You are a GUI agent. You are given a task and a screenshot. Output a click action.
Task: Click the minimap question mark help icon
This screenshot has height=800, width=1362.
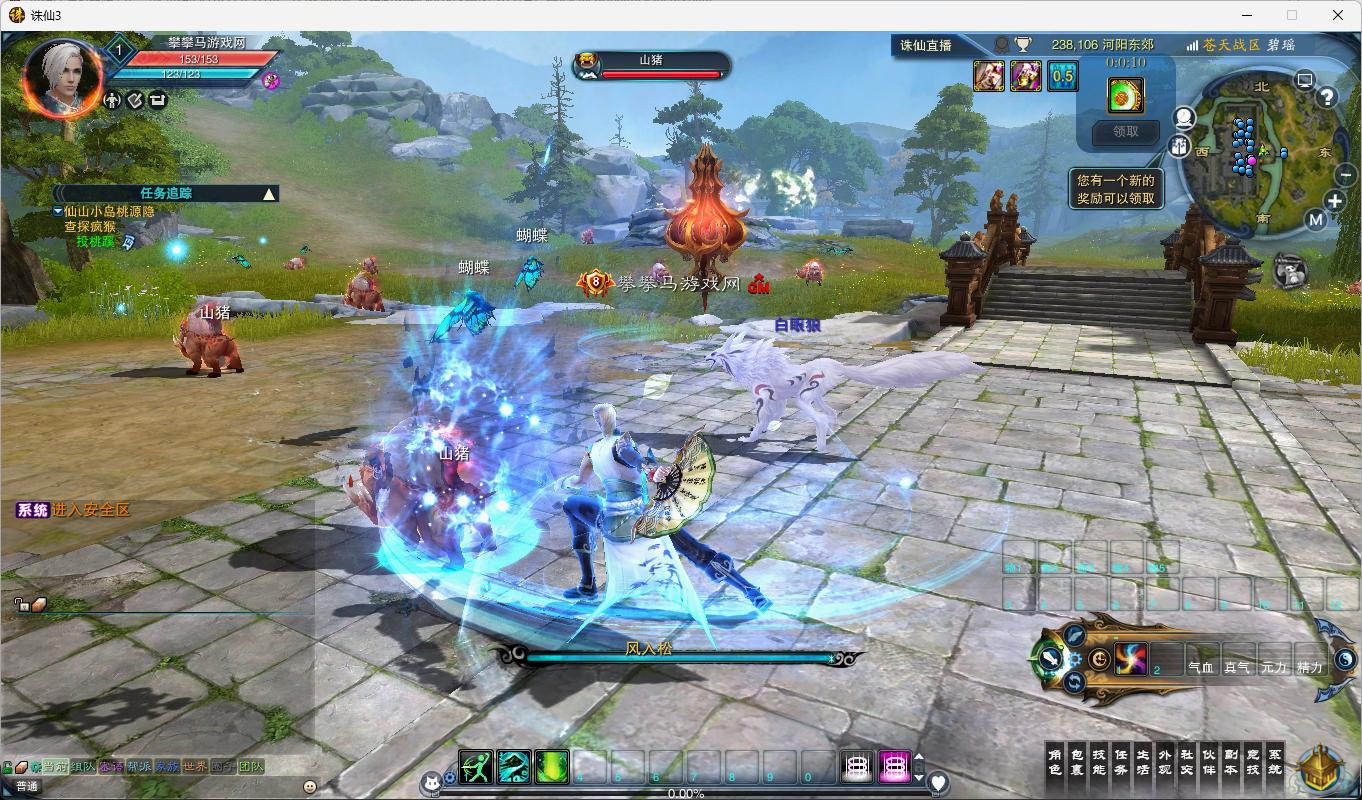tap(1327, 97)
